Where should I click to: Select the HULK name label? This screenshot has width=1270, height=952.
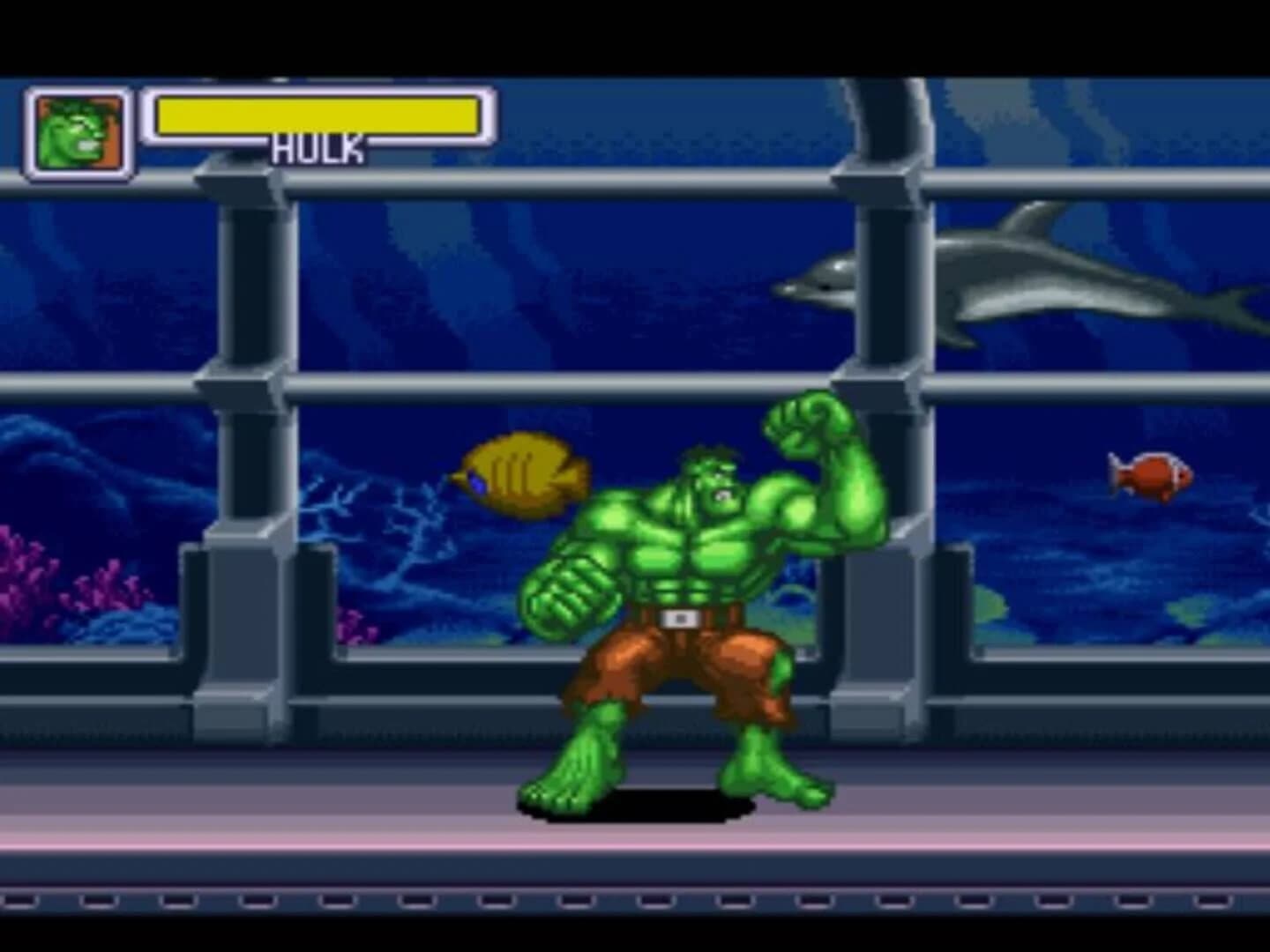[317, 148]
